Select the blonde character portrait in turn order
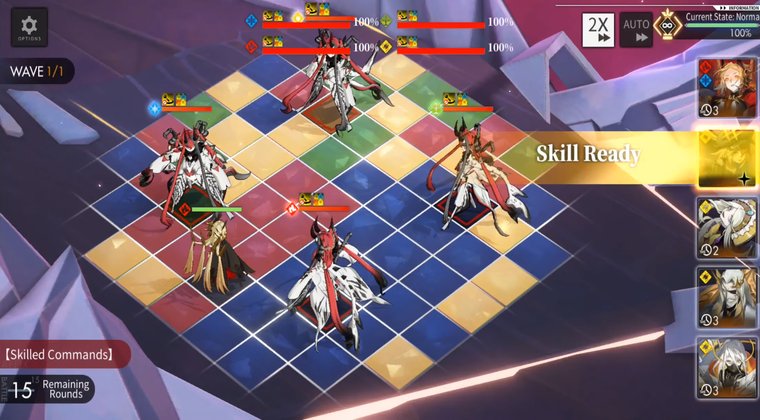The image size is (760, 420). click(727, 88)
